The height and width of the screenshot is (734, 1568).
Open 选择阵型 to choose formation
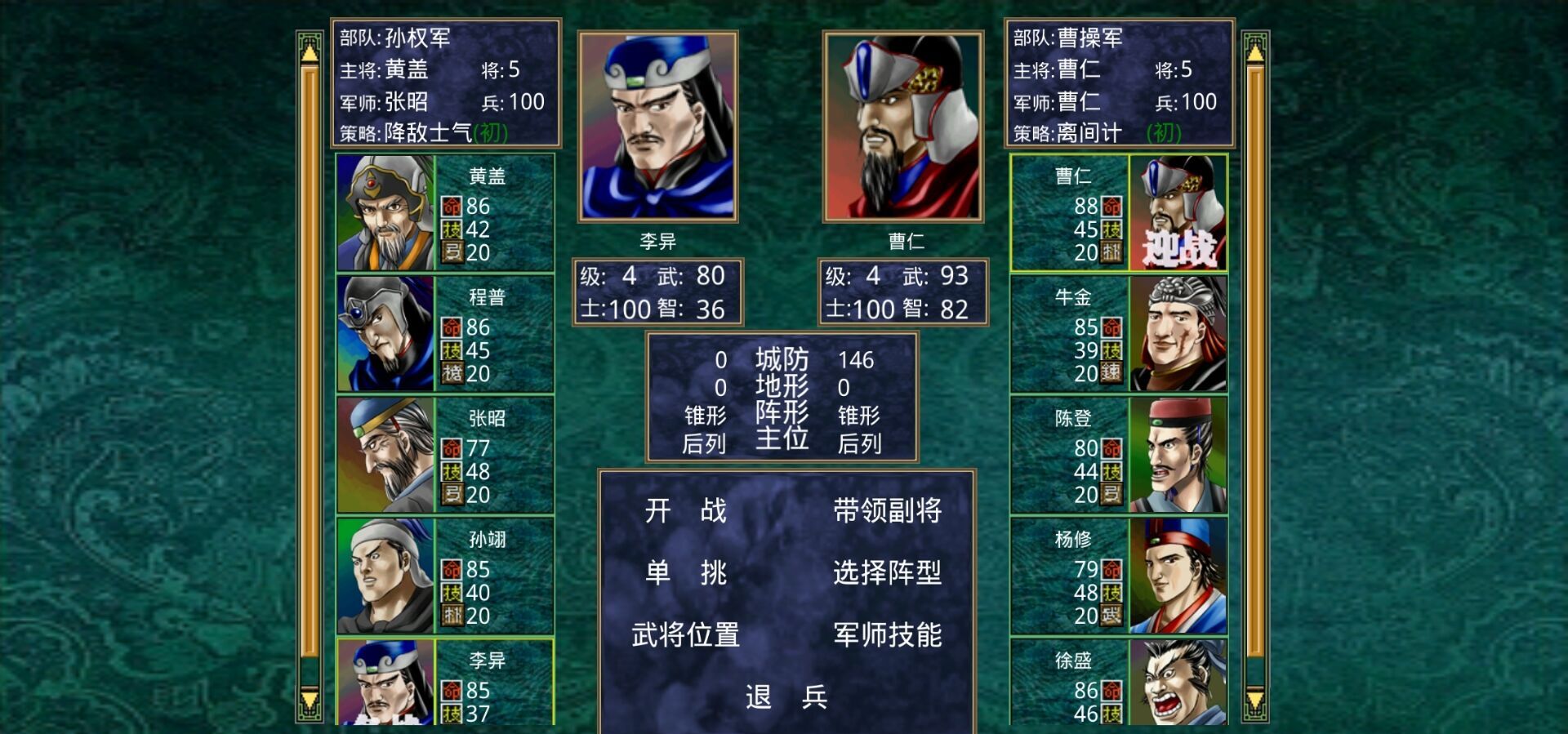888,574
